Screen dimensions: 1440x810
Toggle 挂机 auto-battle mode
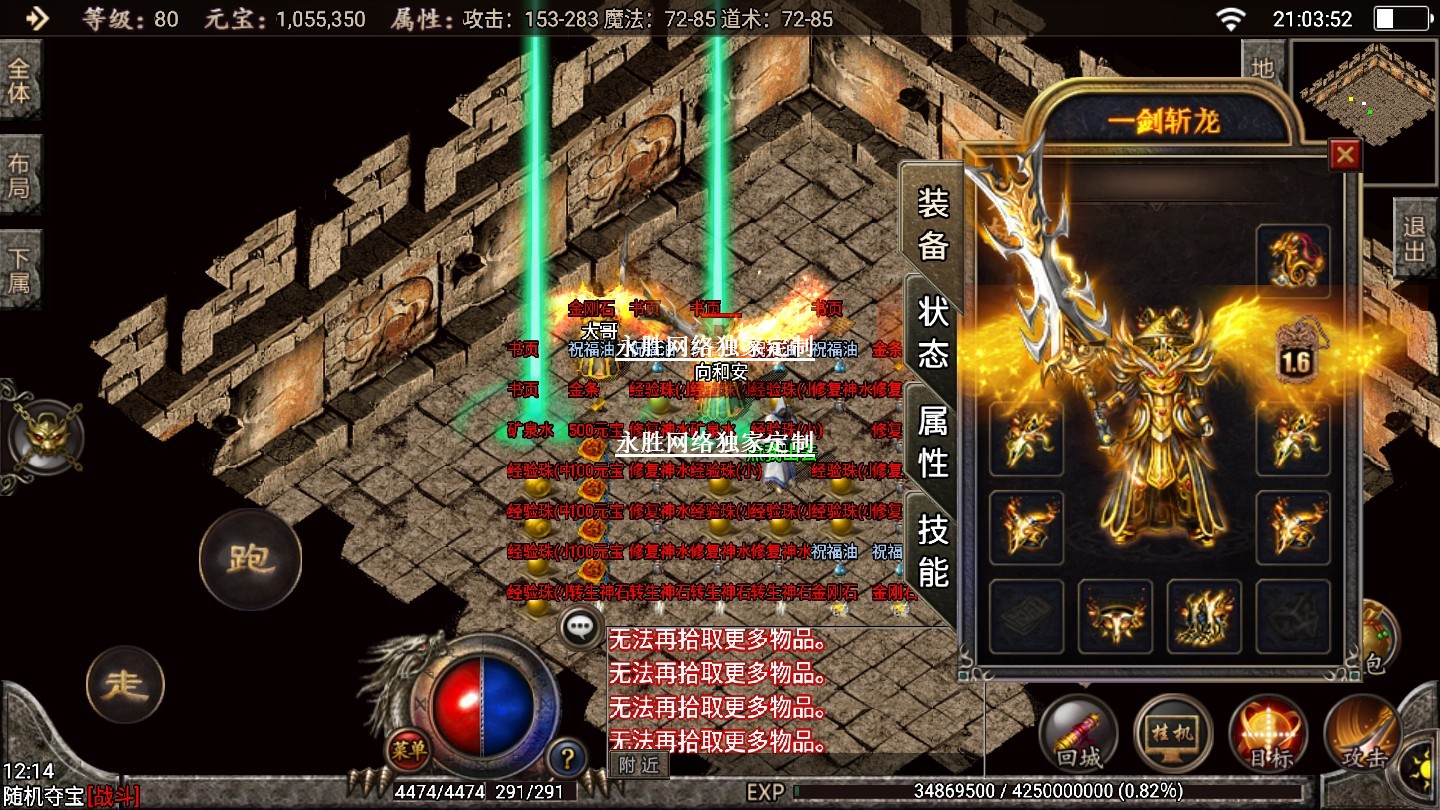tap(1173, 735)
